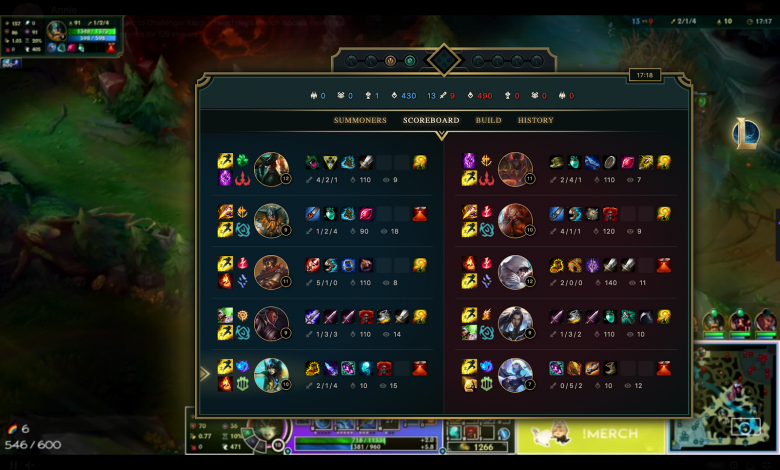Viewport: 780px width, 470px height.
Task: Select the blue-haired red team champion portrait
Action: coord(515,375)
